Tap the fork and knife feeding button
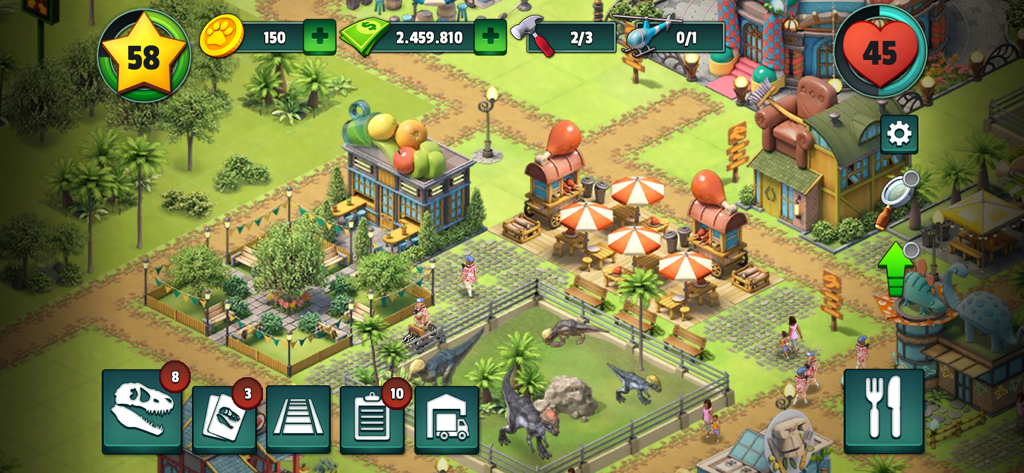Image resolution: width=1024 pixels, height=473 pixels. (x=883, y=410)
